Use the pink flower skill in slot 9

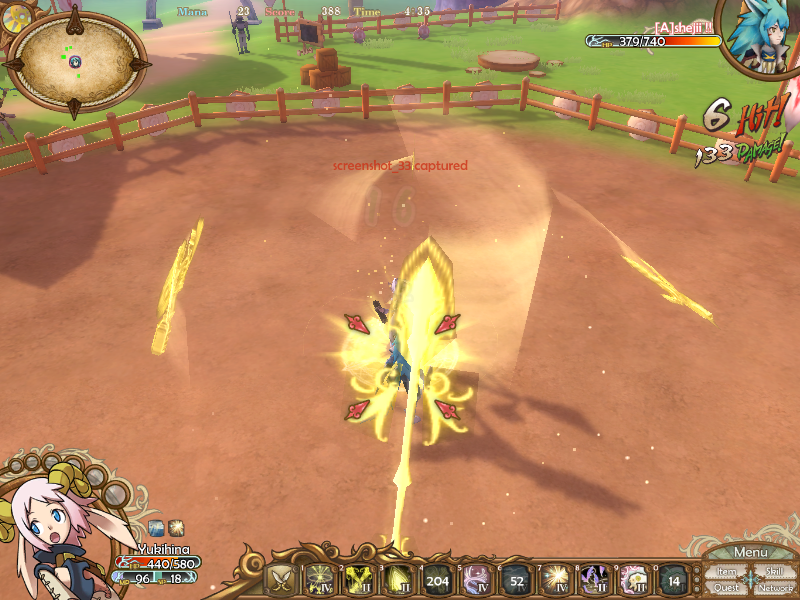[x=634, y=580]
